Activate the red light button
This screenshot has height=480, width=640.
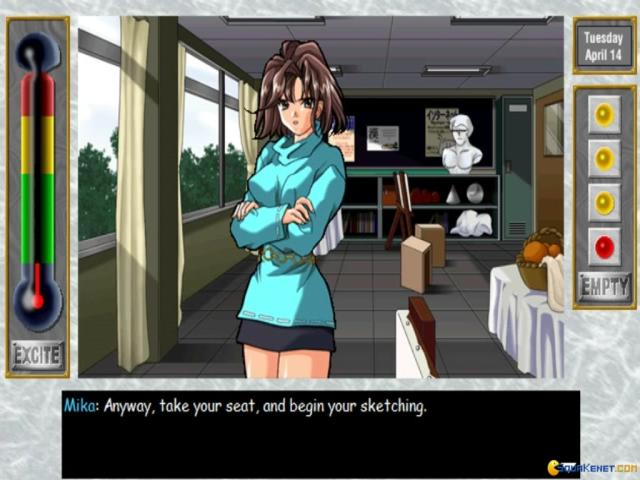click(x=604, y=243)
